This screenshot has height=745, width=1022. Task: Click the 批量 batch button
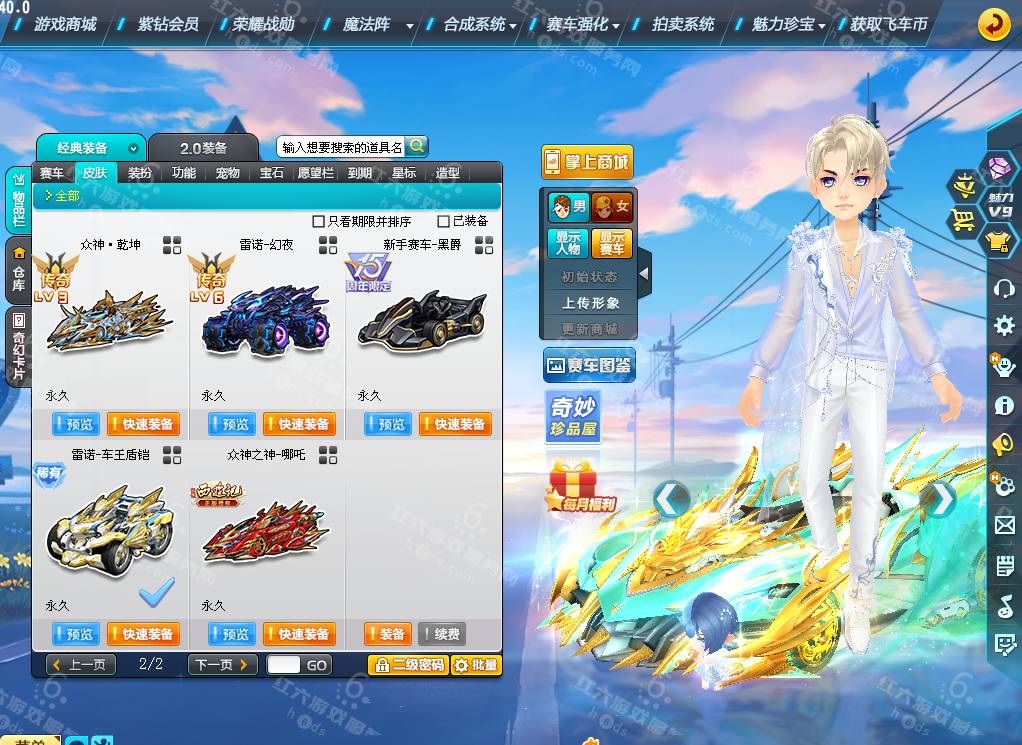pyautogui.click(x=476, y=665)
